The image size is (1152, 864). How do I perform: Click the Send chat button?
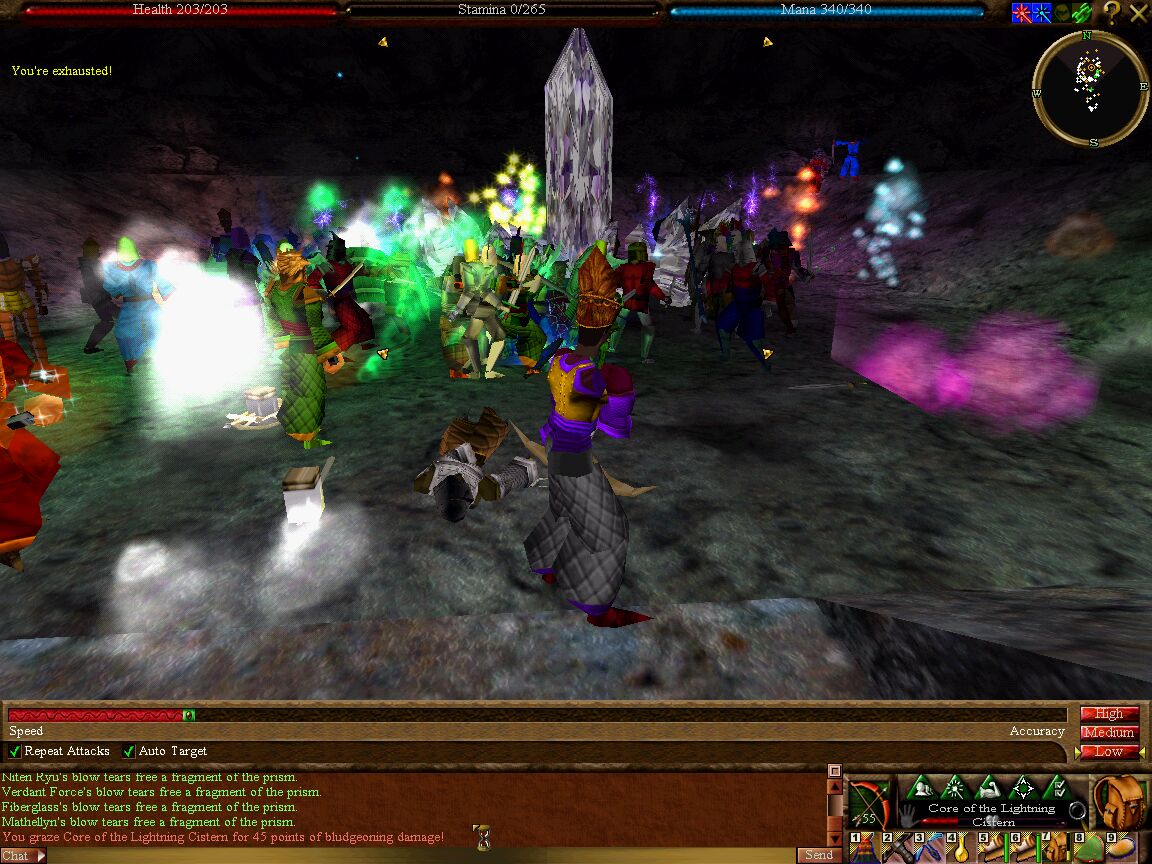(818, 855)
